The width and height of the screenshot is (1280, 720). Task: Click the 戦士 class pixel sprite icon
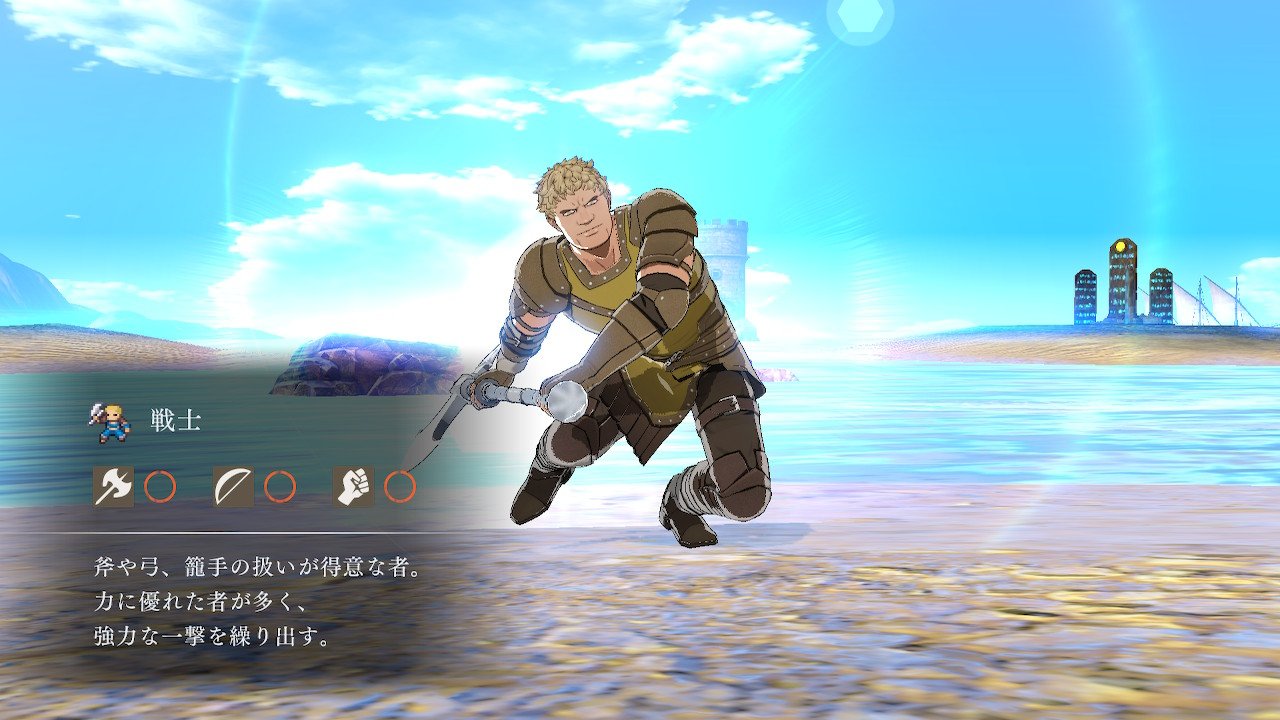tap(109, 422)
